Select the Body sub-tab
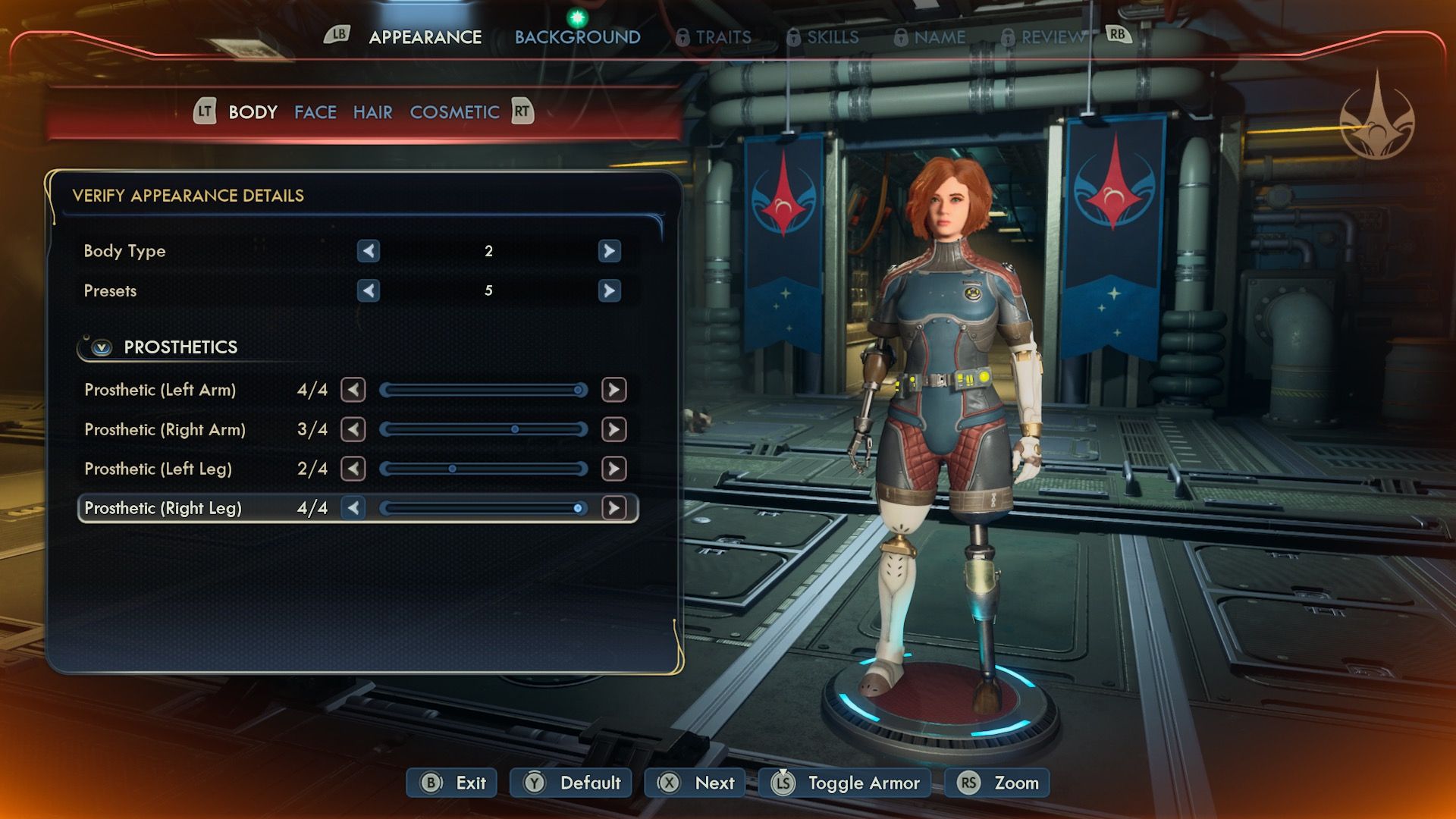Viewport: 1456px width, 819px height. tap(253, 112)
